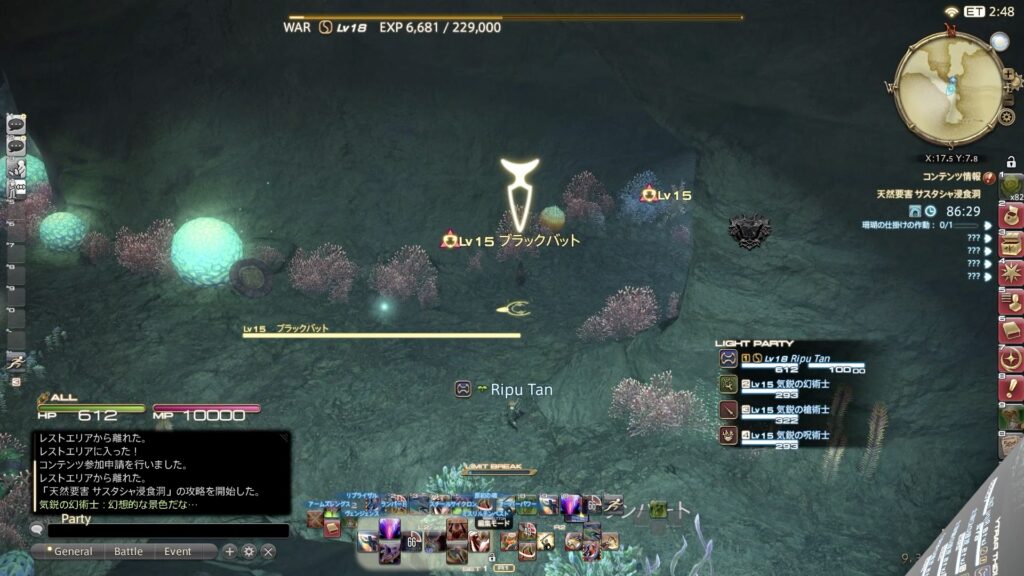Open the コンテンツ情報 help icon
Screen dimensions: 1024x576
coord(988,177)
